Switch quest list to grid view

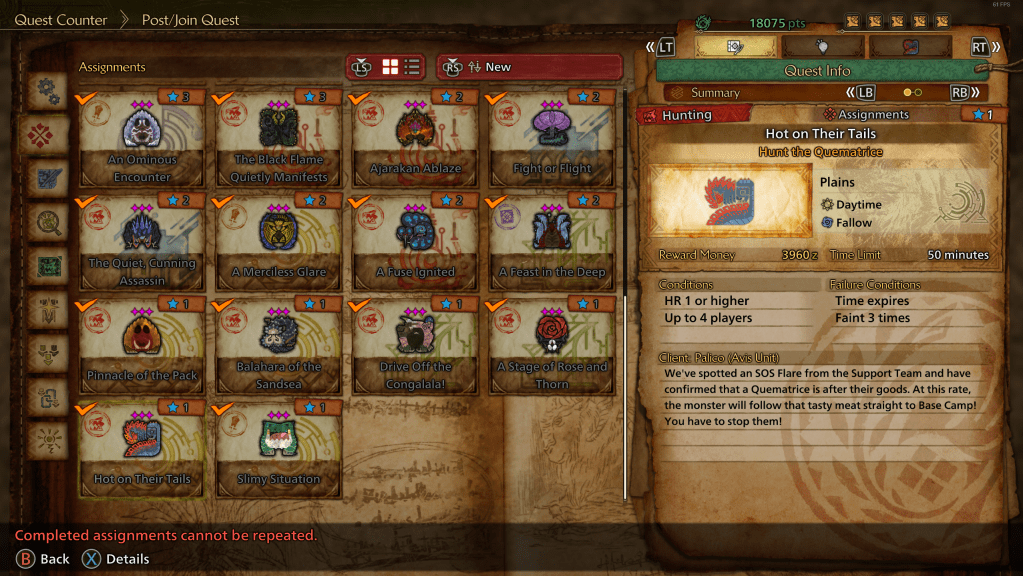[390, 67]
